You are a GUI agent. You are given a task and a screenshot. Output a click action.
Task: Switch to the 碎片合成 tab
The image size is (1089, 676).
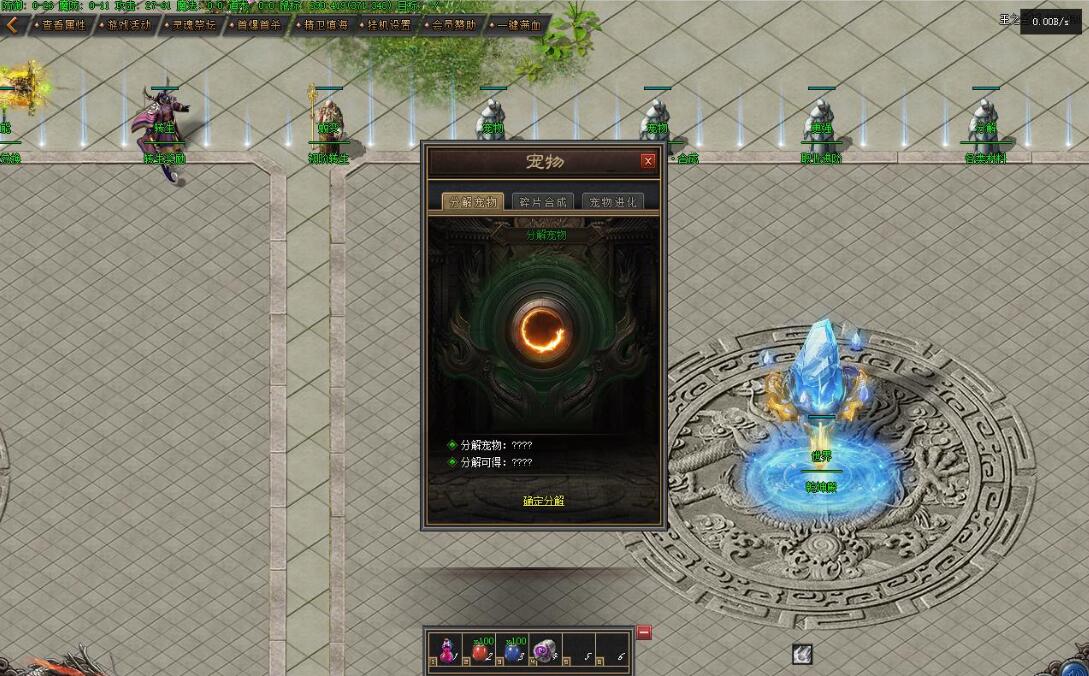pos(541,202)
